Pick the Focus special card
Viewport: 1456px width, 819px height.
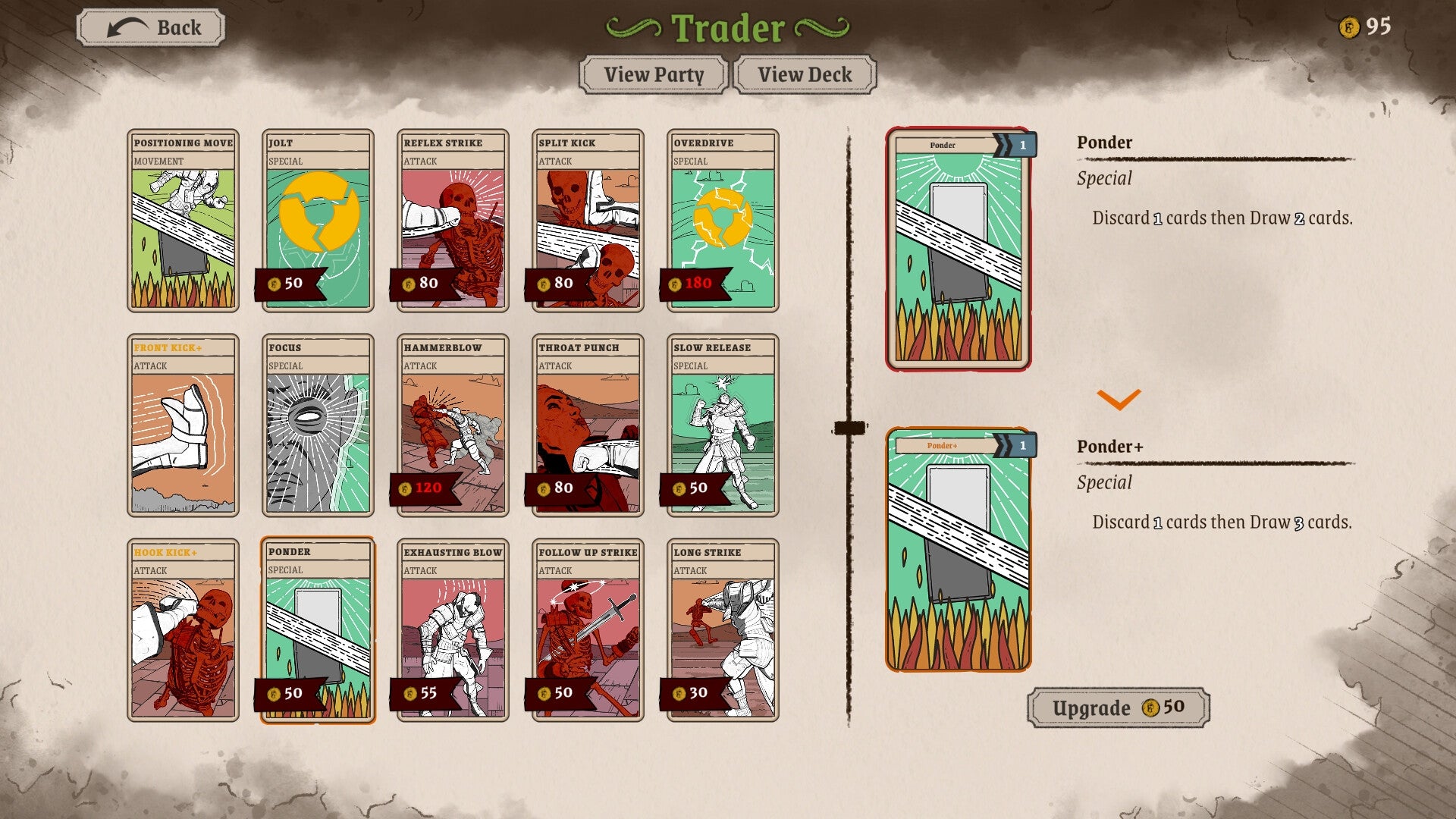(316, 425)
